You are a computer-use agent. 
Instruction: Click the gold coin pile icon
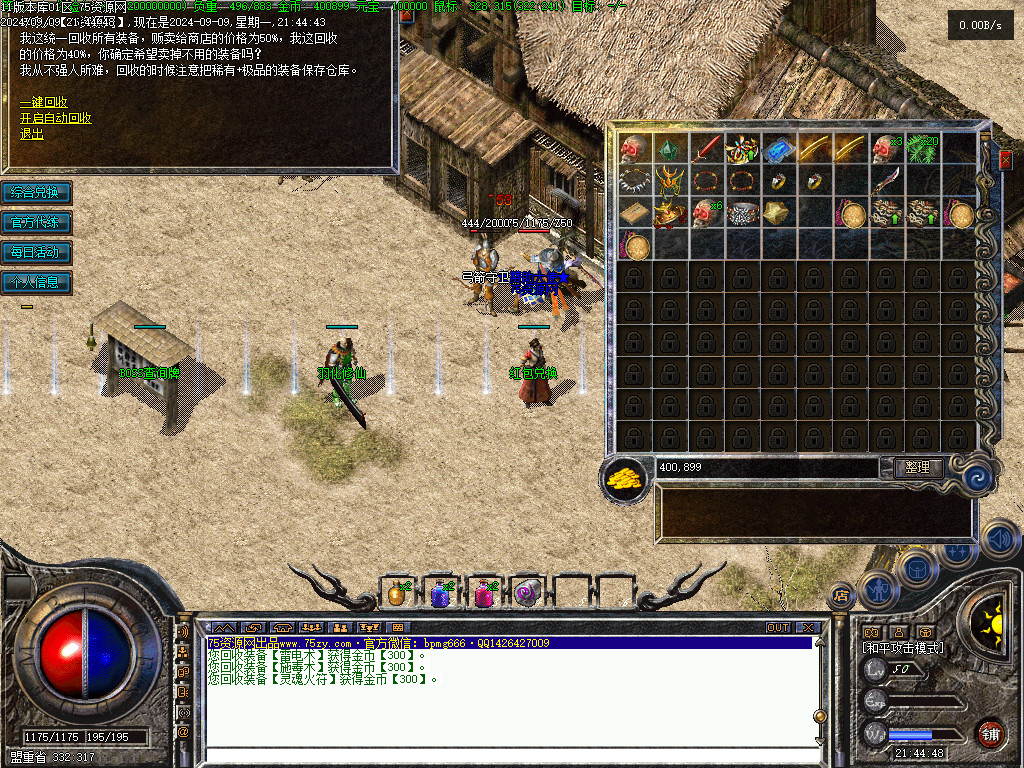point(625,478)
